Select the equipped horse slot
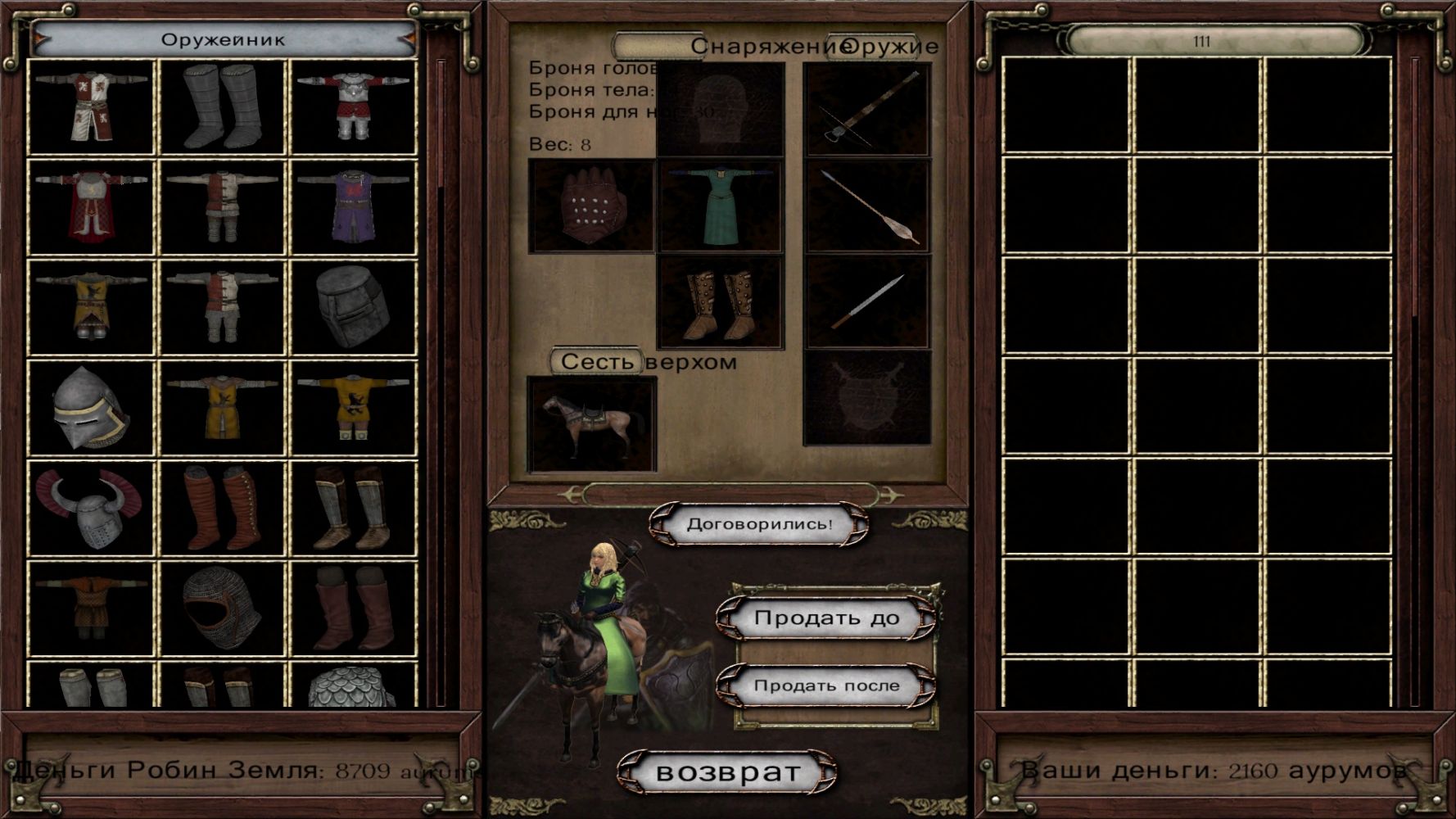The height and width of the screenshot is (819, 1456). click(x=591, y=424)
